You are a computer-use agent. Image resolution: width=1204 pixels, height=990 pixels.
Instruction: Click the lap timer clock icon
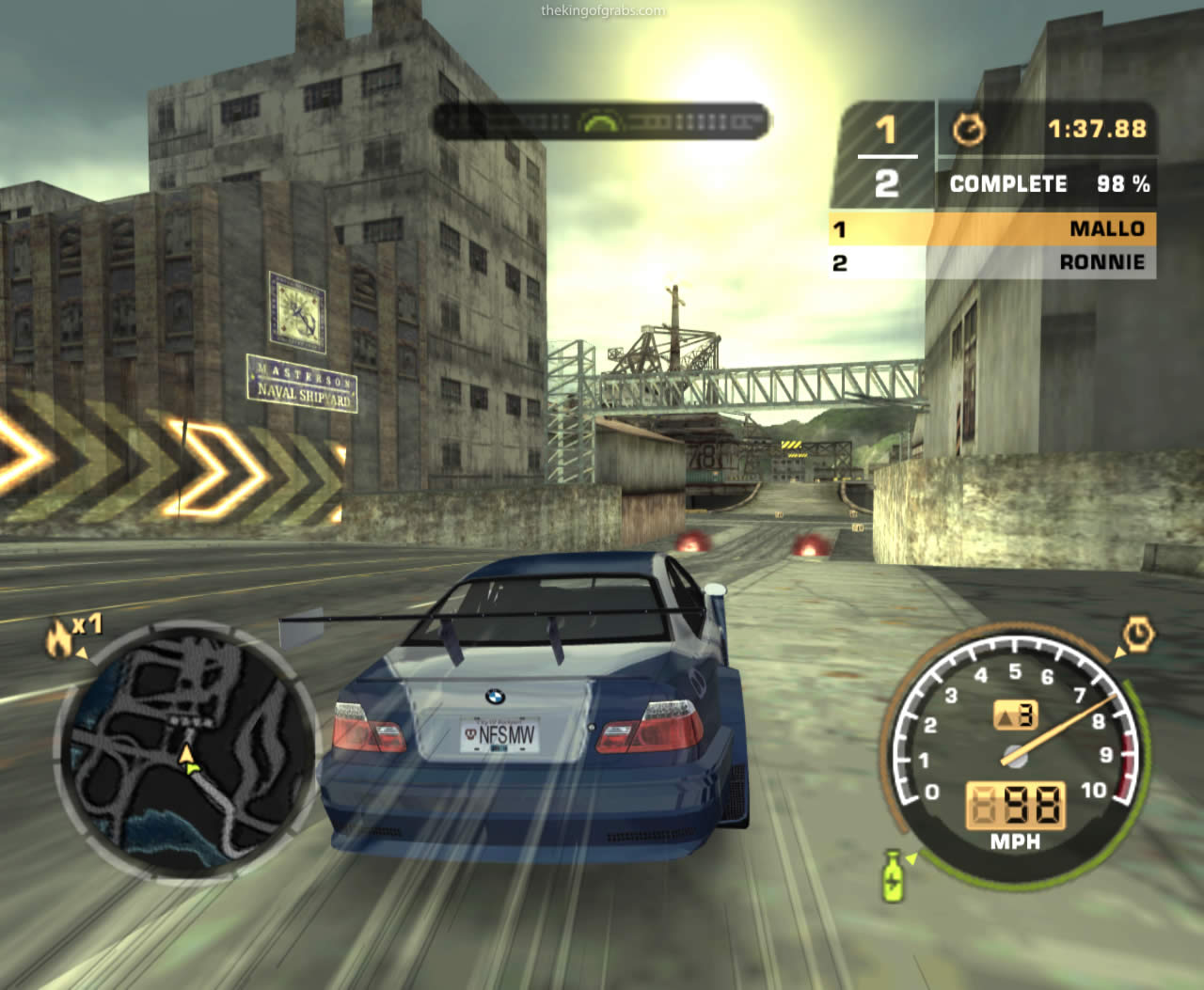[x=968, y=130]
